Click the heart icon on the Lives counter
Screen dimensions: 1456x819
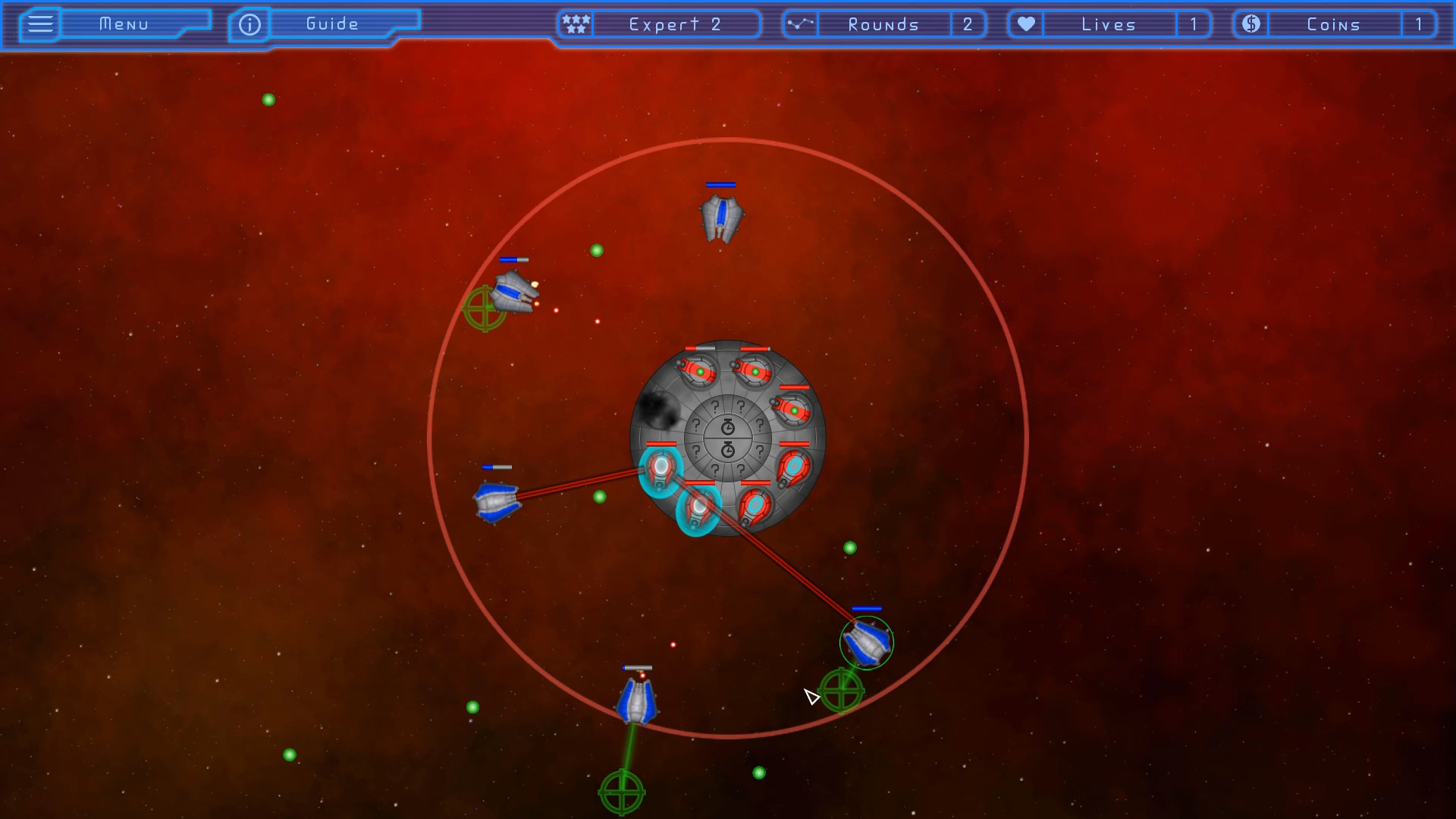point(1025,24)
